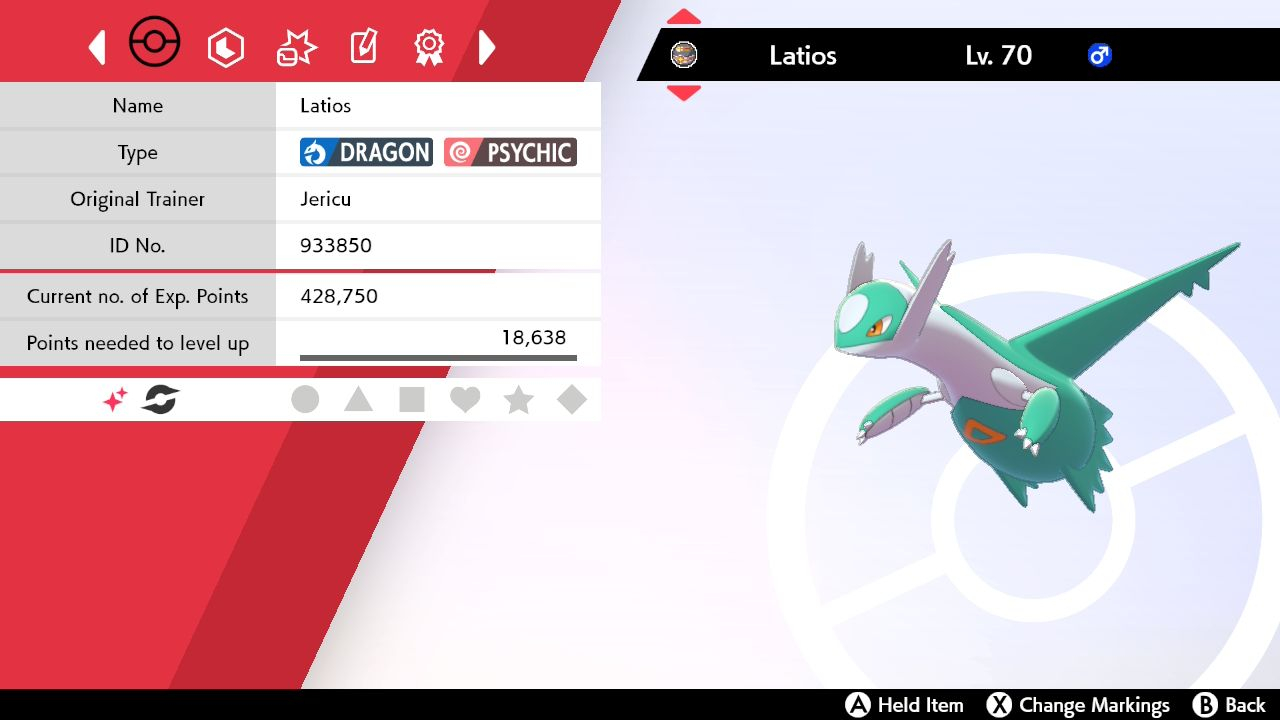Image resolution: width=1280 pixels, height=720 pixels.
Task: Toggle the heart marking
Action: pyautogui.click(x=465, y=400)
